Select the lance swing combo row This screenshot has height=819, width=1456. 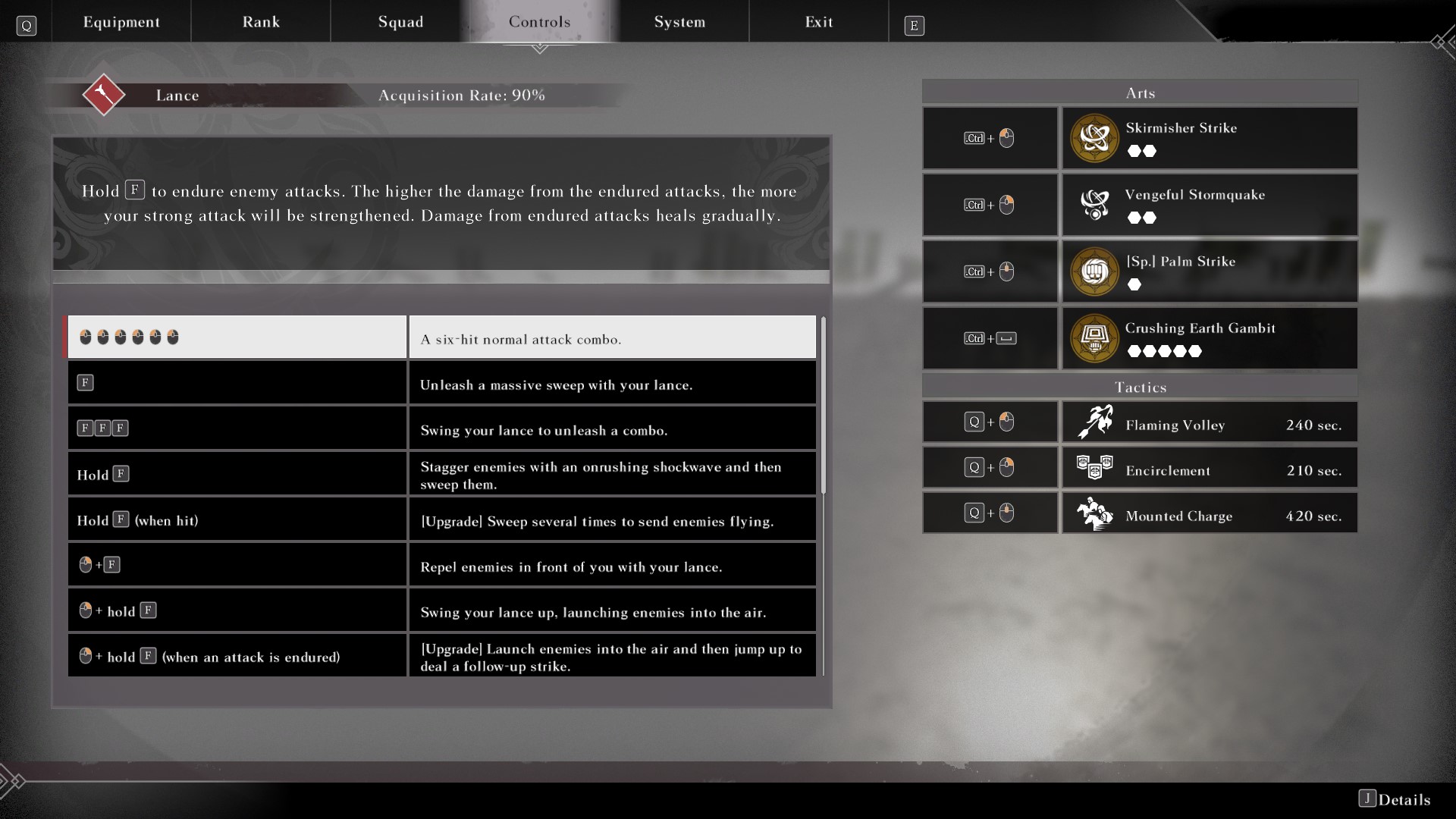coord(441,428)
